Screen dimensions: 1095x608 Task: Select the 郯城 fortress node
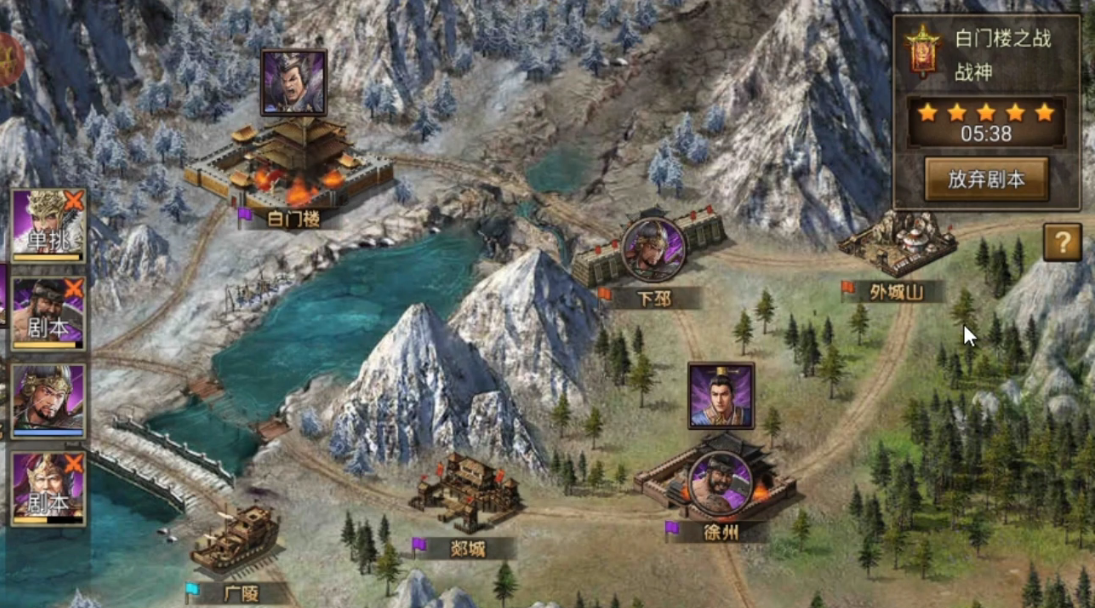click(x=466, y=492)
